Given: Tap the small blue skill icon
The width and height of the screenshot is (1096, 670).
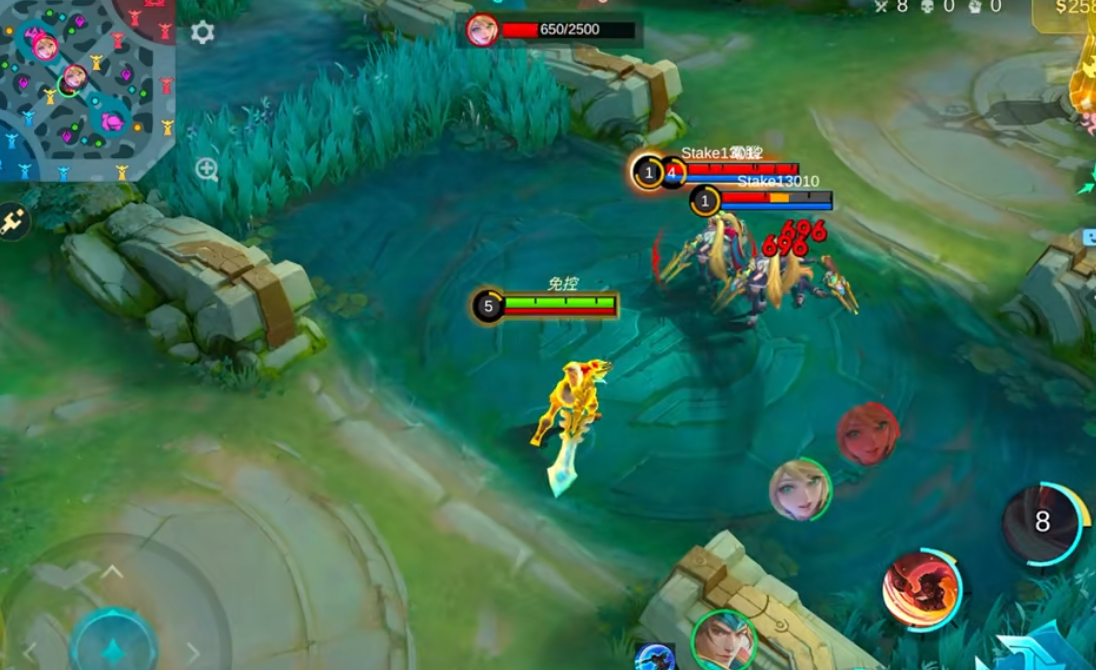Looking at the screenshot, I should (655, 657).
